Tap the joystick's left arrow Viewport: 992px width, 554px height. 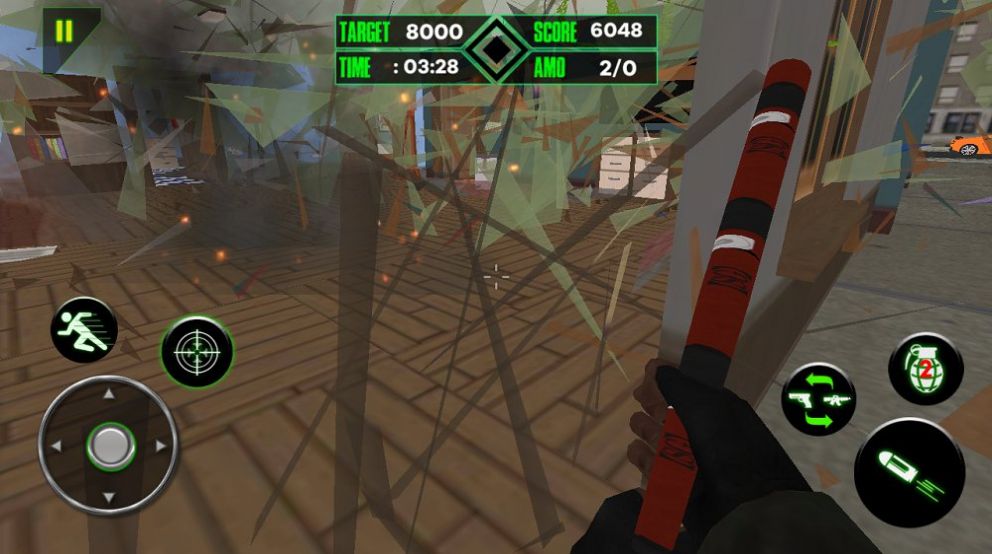[x=57, y=445]
